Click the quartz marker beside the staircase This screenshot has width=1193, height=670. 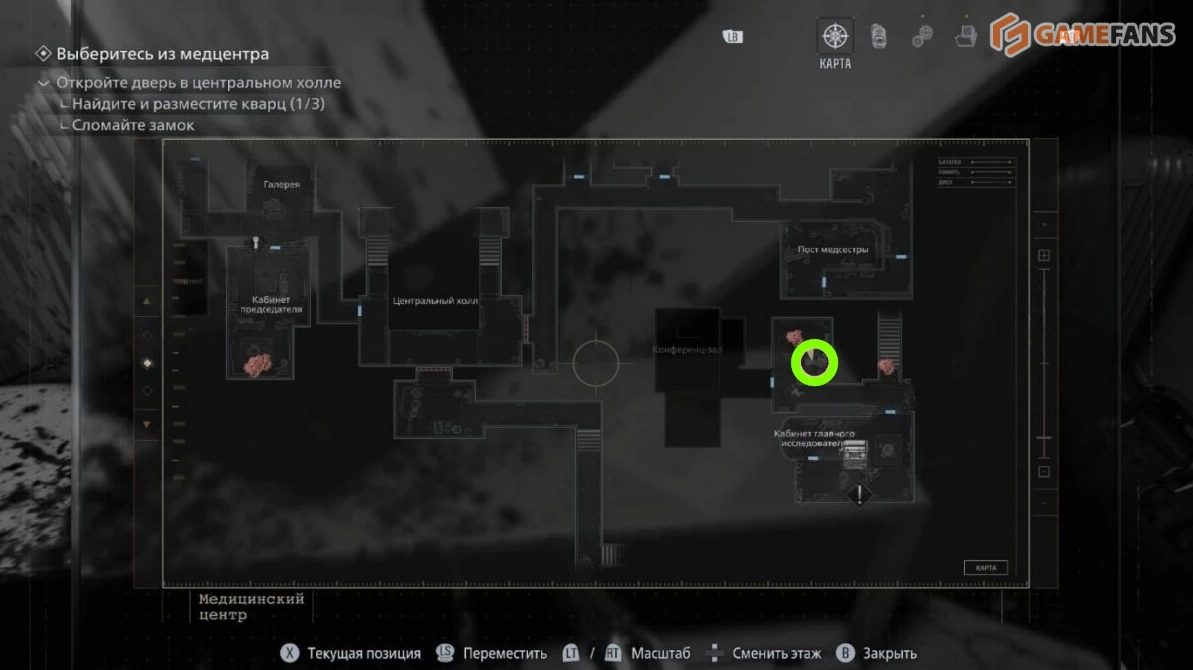[885, 367]
